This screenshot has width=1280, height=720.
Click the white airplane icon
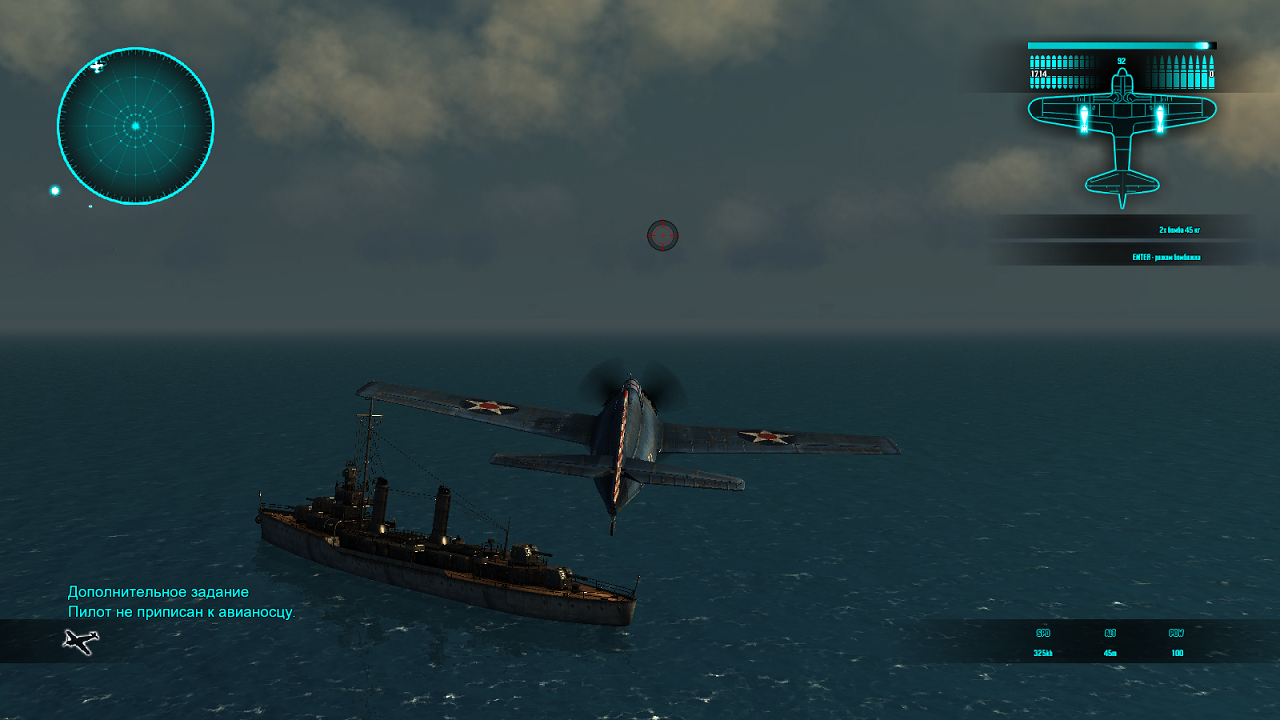pos(81,641)
